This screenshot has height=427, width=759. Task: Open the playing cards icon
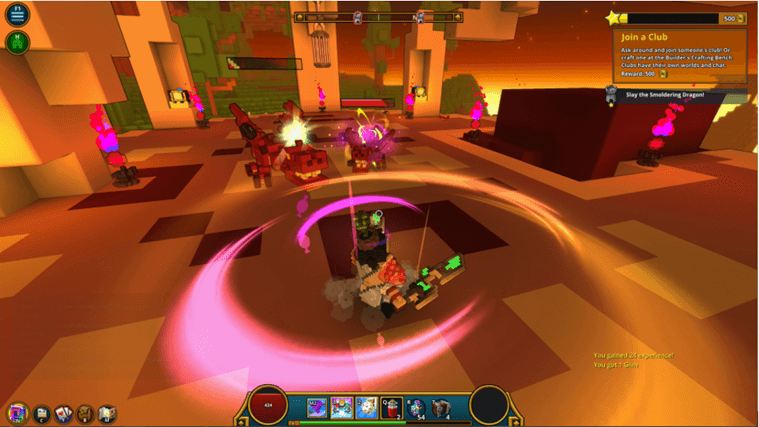click(x=63, y=412)
